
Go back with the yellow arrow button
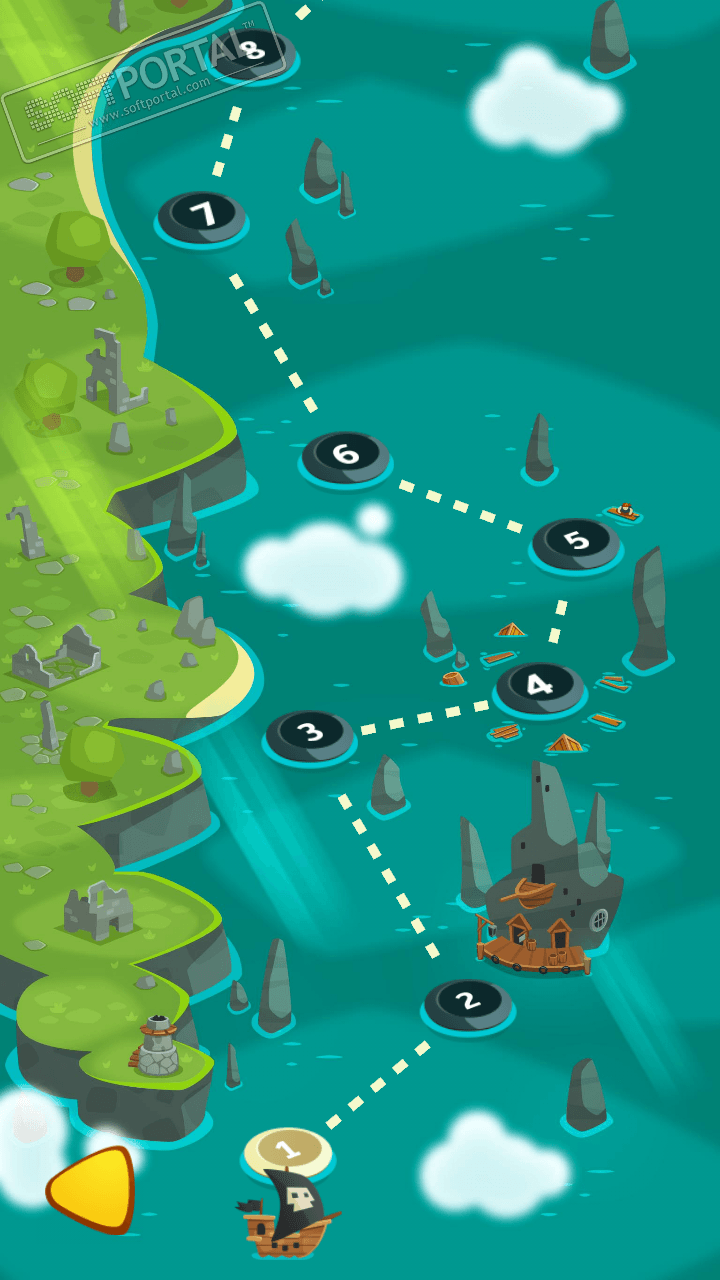(92, 1189)
